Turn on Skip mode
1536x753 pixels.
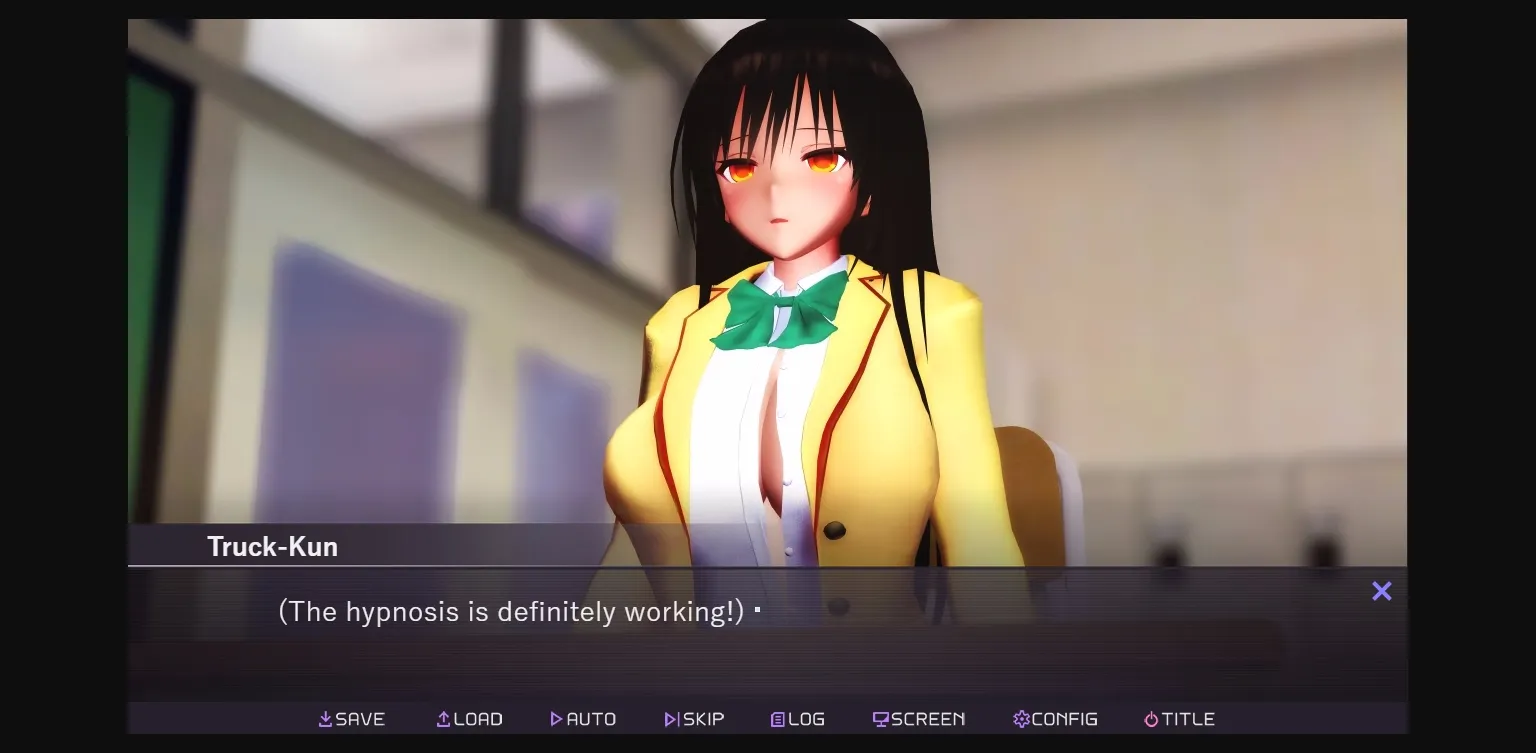694,718
